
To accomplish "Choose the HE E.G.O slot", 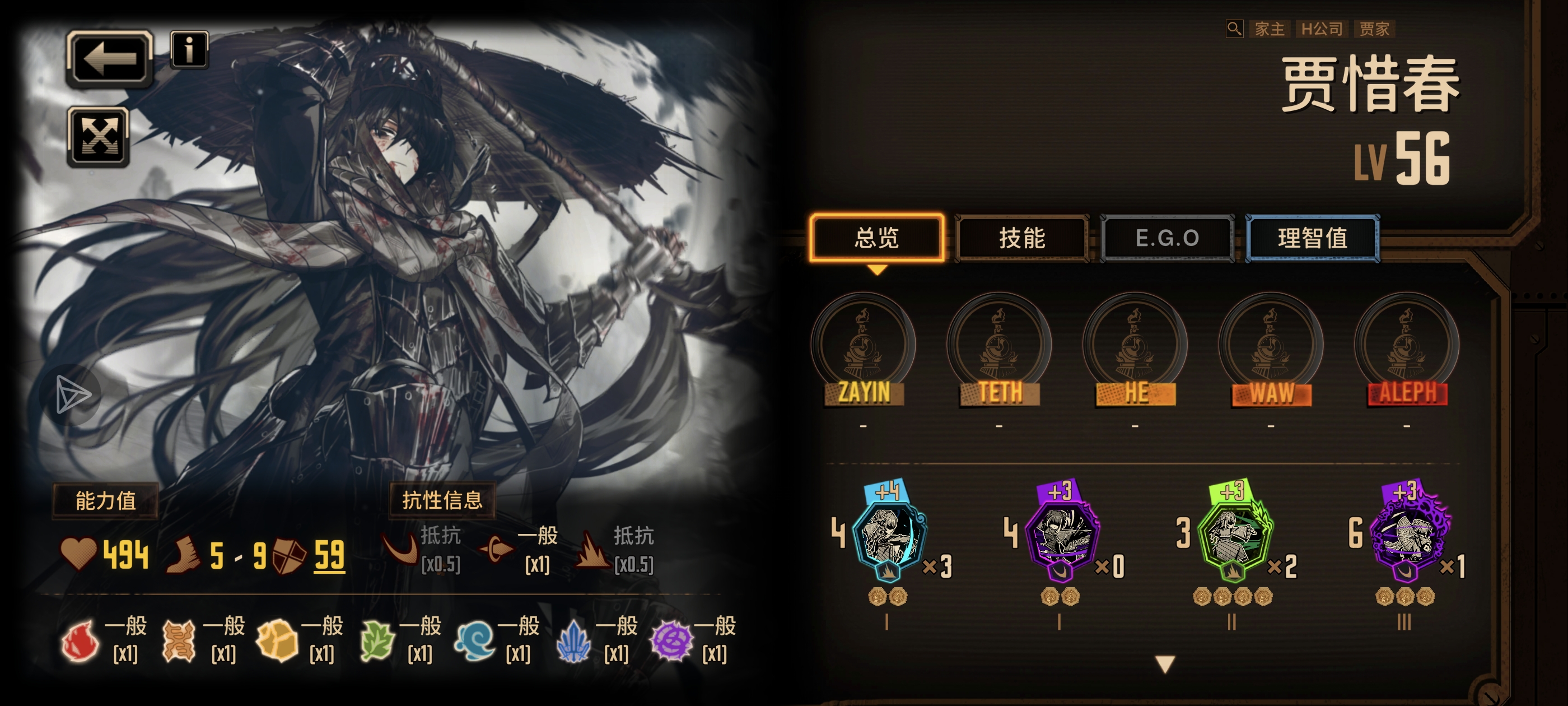I will point(1135,347).
